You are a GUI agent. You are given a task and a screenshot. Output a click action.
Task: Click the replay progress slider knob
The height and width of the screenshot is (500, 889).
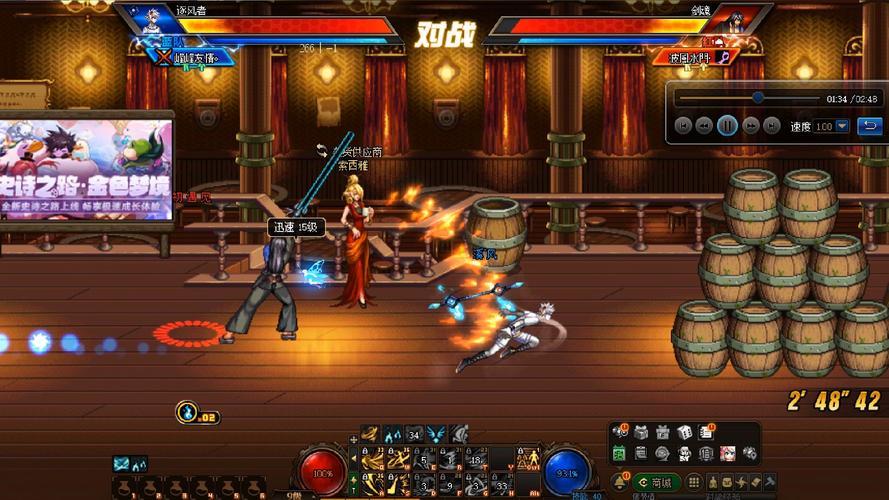[x=758, y=98]
